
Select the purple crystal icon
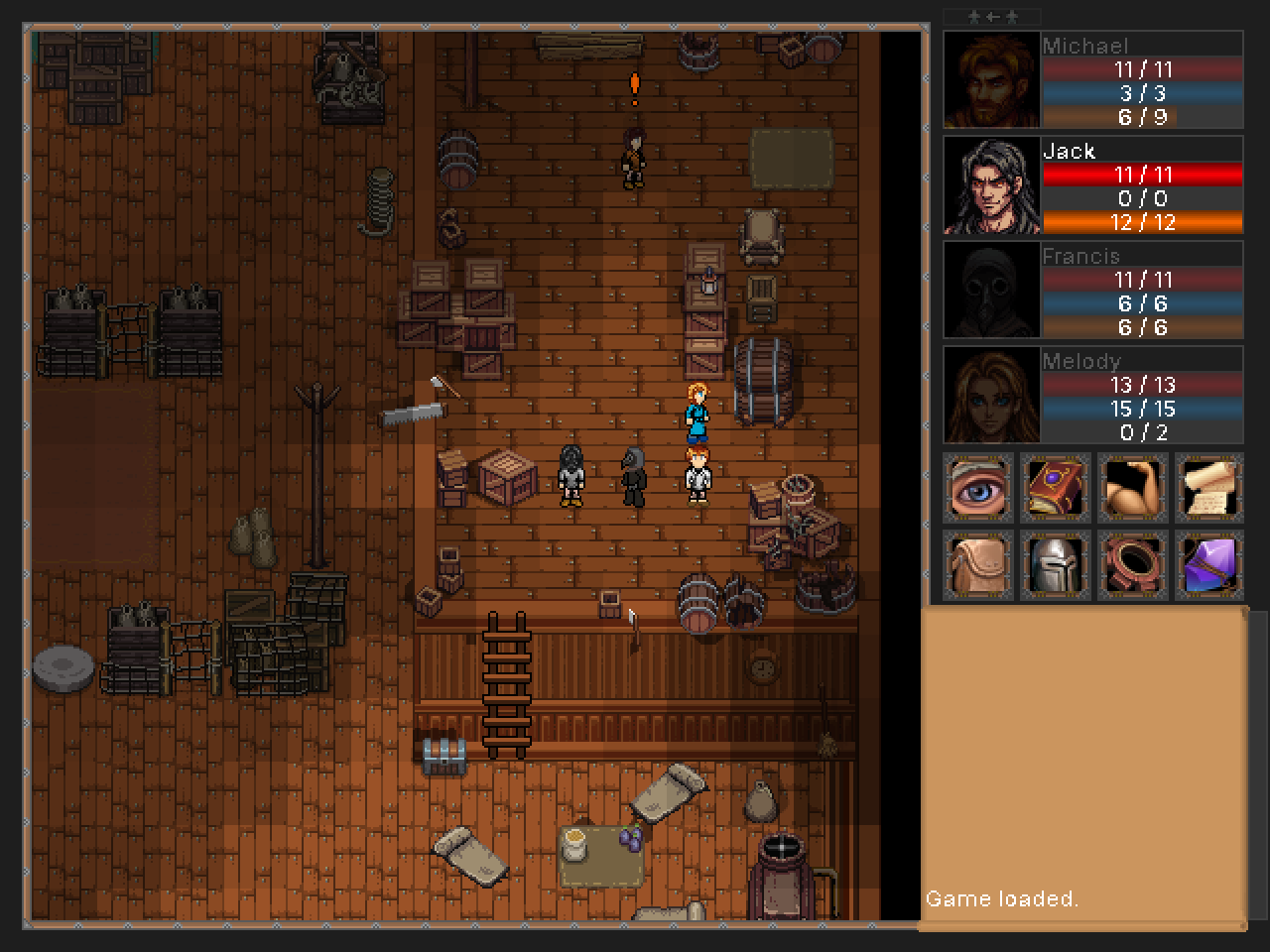(1209, 565)
